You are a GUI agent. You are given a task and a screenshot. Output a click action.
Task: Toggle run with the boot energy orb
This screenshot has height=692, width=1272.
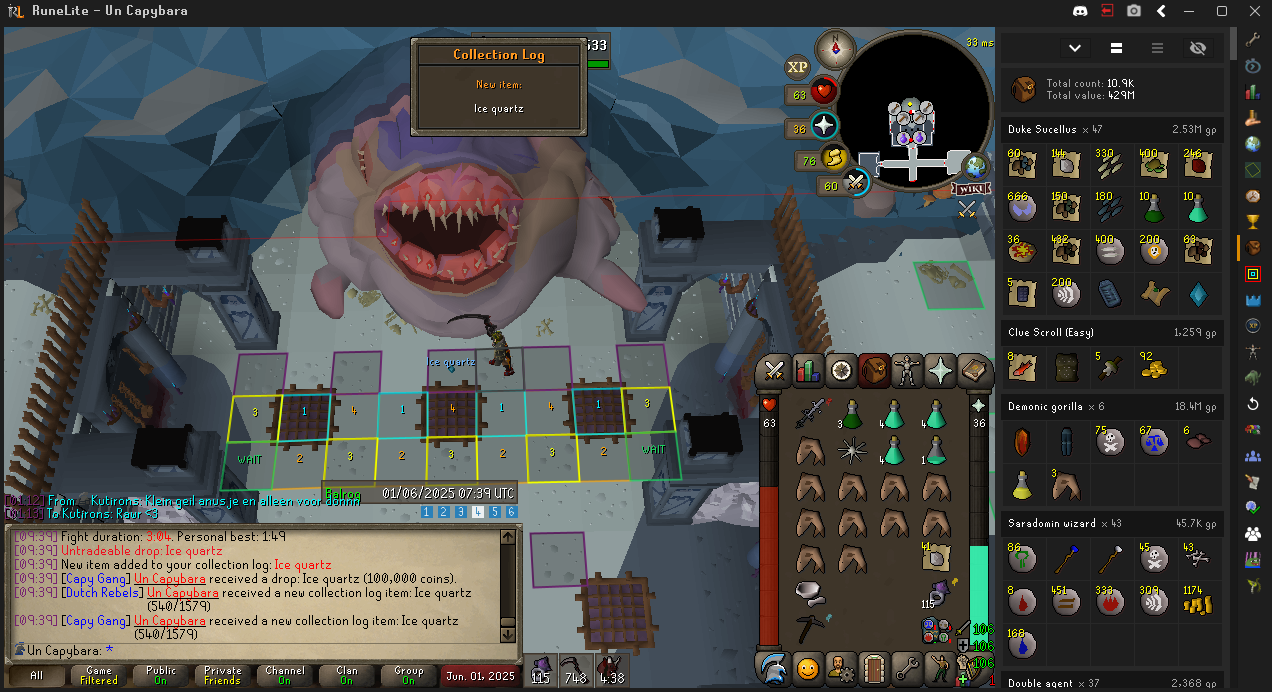click(x=835, y=158)
